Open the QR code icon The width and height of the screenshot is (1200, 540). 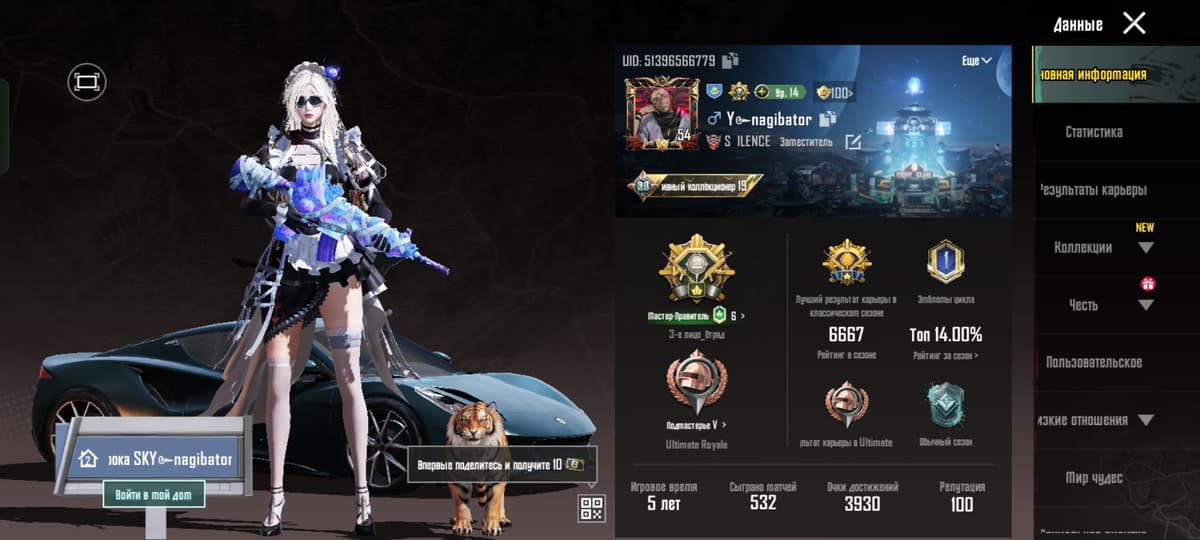click(x=591, y=508)
